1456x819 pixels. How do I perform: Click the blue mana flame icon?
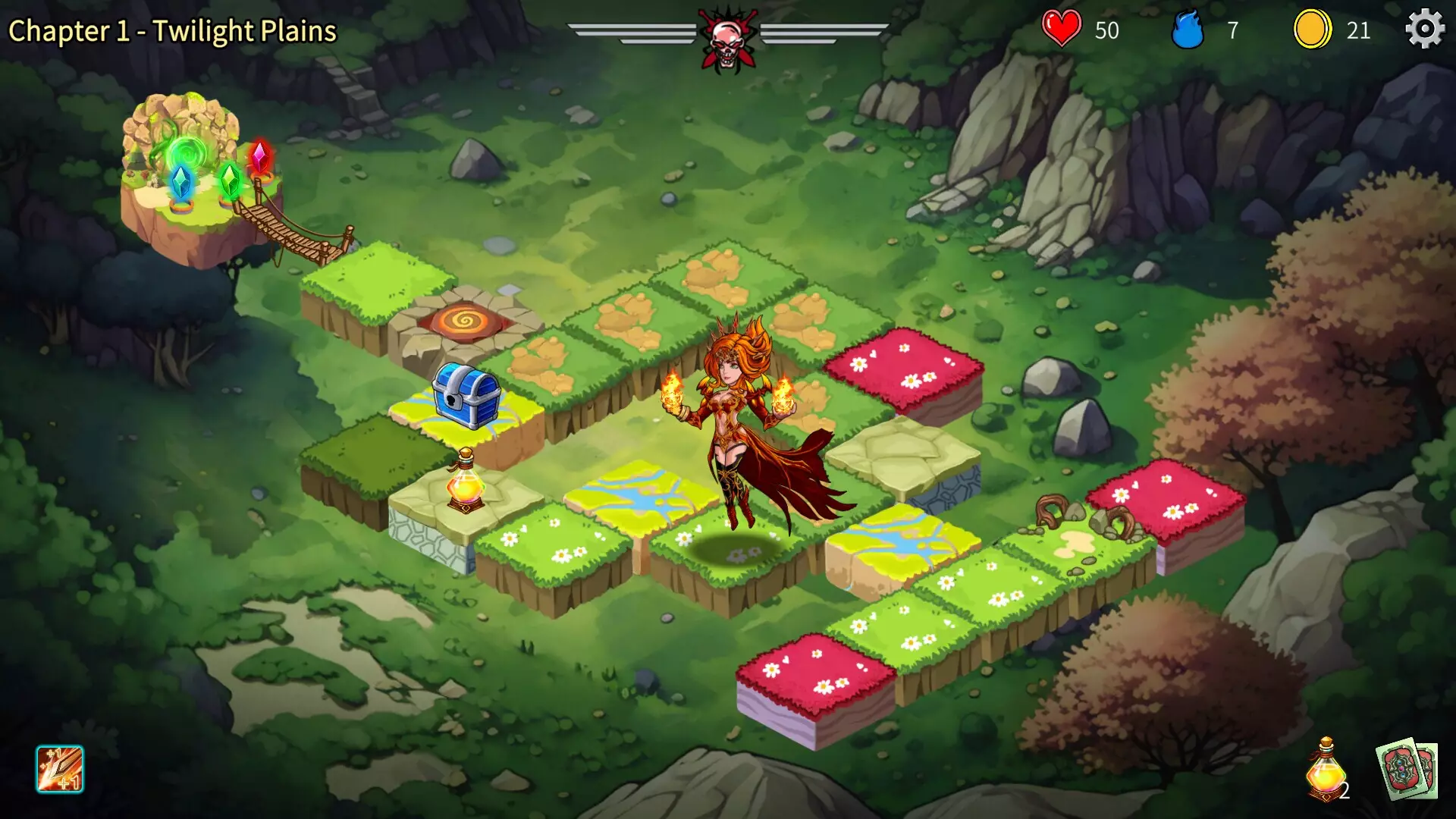click(1186, 29)
